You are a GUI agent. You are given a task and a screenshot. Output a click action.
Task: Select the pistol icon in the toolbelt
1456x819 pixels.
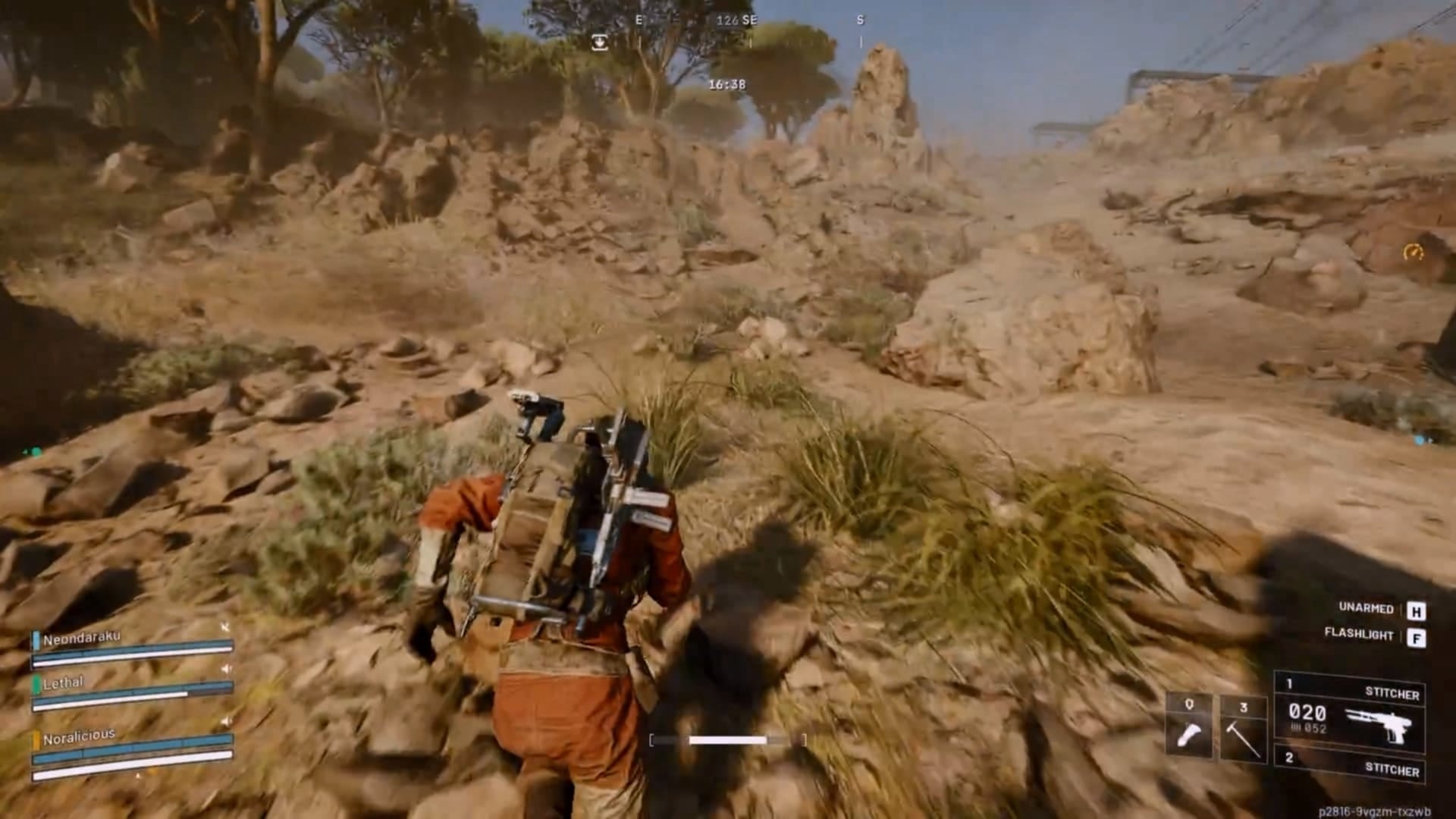(1189, 734)
